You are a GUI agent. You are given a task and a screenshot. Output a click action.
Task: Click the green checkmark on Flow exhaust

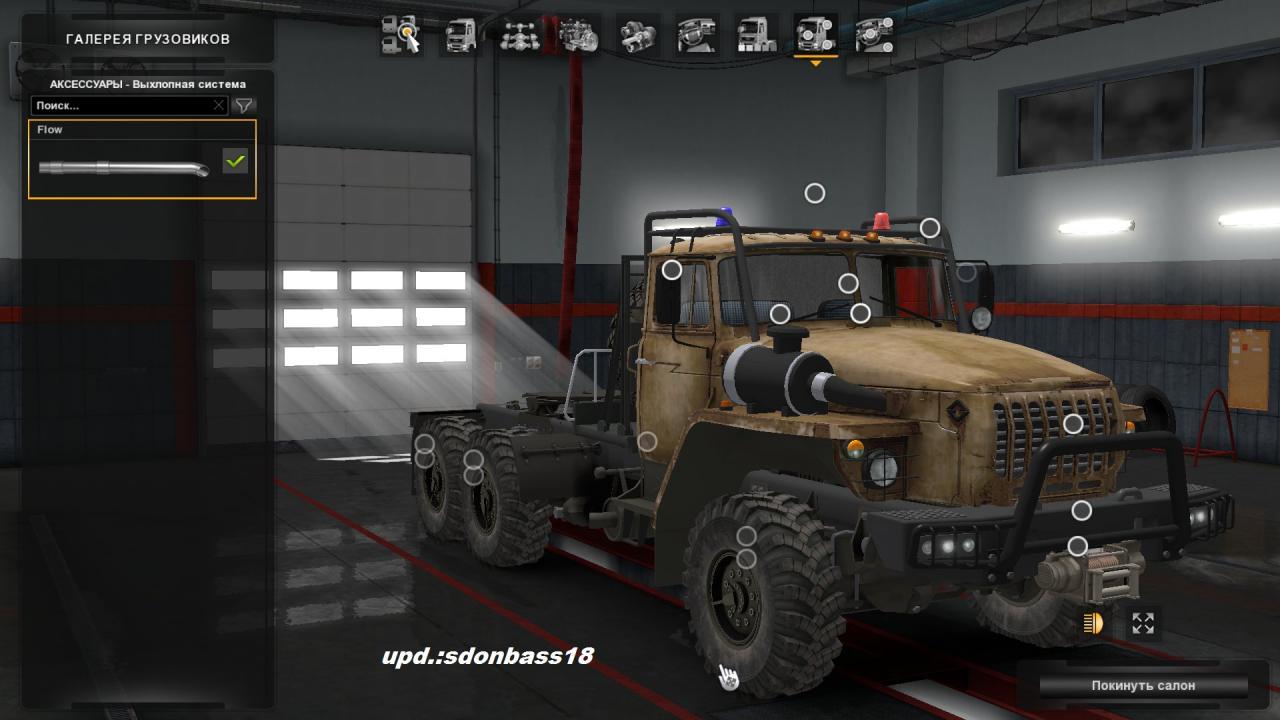[x=235, y=160]
